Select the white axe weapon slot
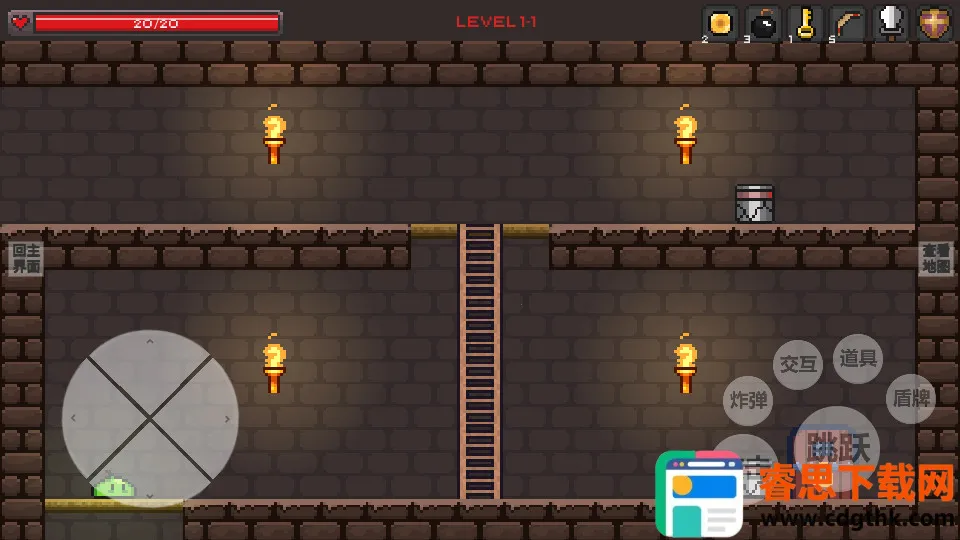Image resolution: width=960 pixels, height=540 pixels. pyautogui.click(x=891, y=23)
